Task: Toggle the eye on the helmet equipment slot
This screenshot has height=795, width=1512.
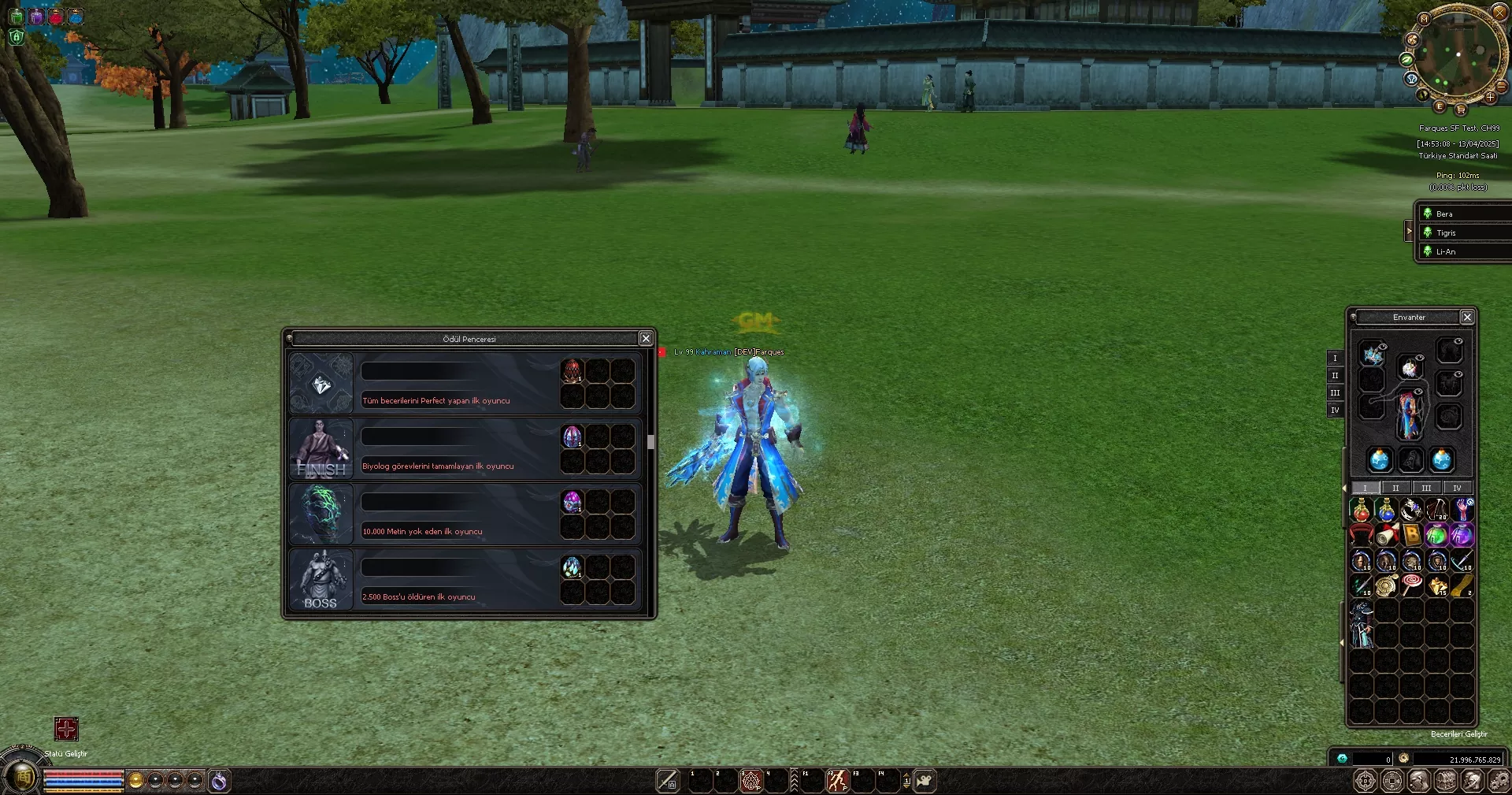Action: [x=1418, y=358]
